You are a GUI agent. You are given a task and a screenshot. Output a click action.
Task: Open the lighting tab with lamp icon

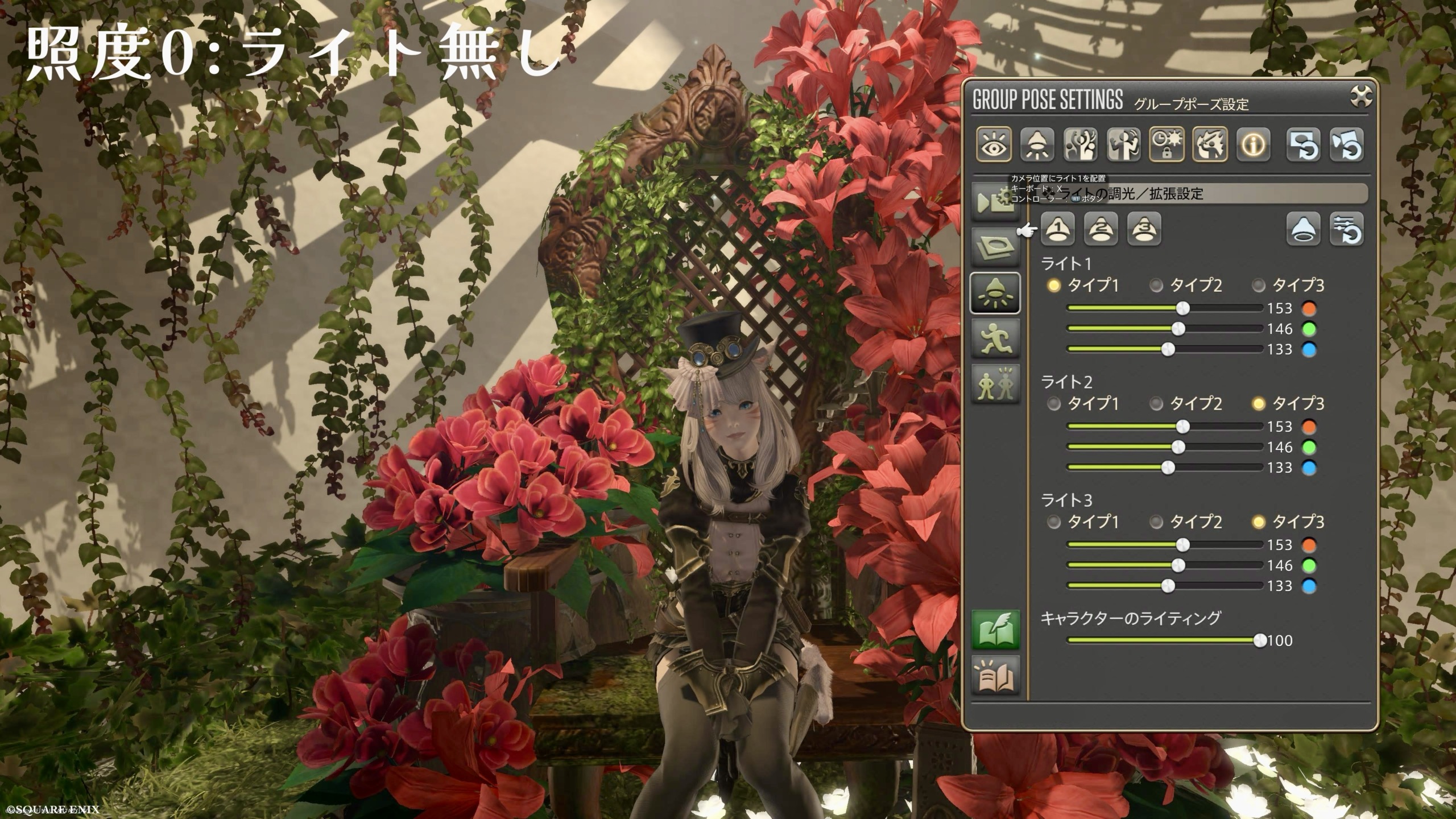coord(995,293)
